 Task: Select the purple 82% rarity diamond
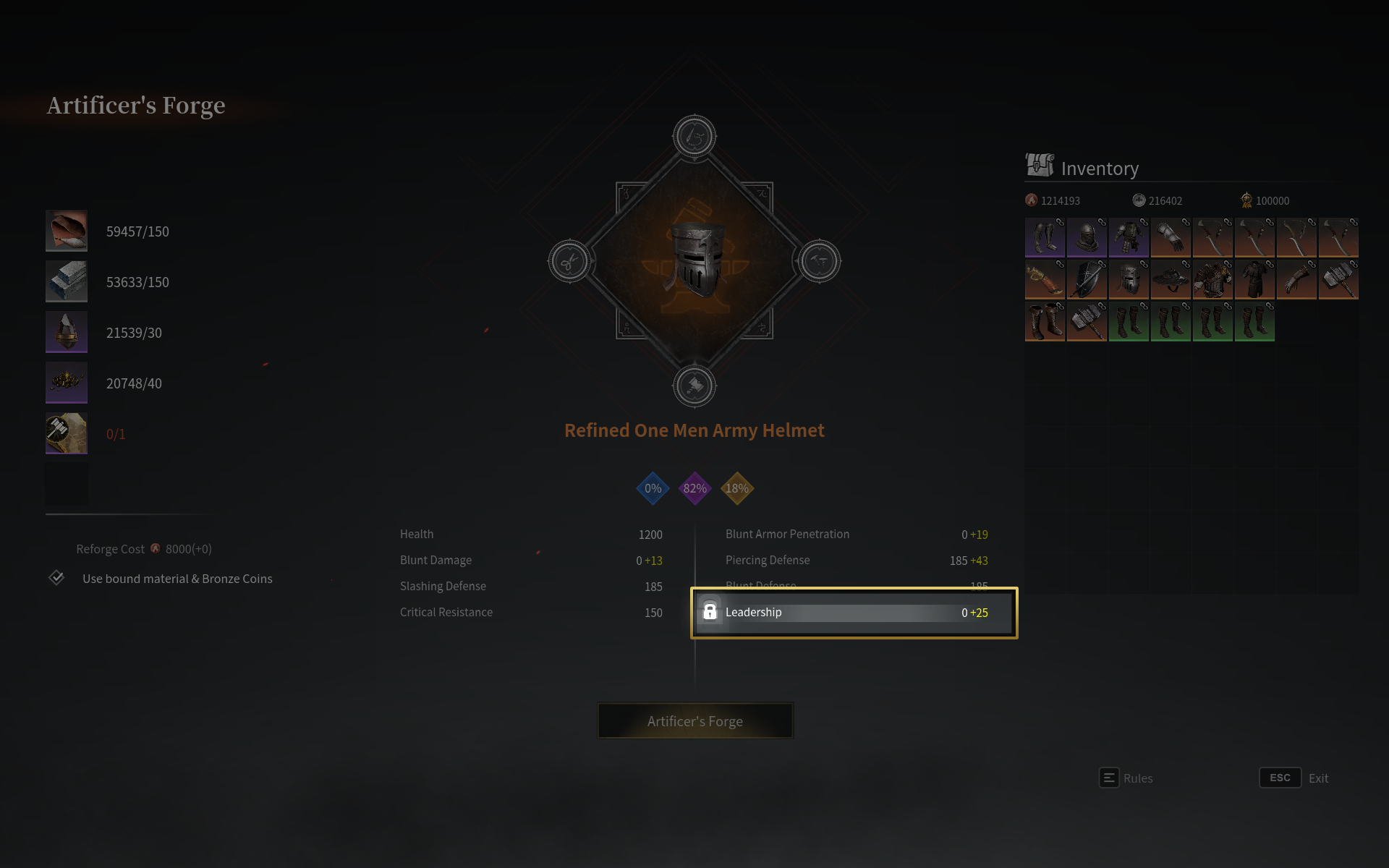pyautogui.click(x=694, y=488)
